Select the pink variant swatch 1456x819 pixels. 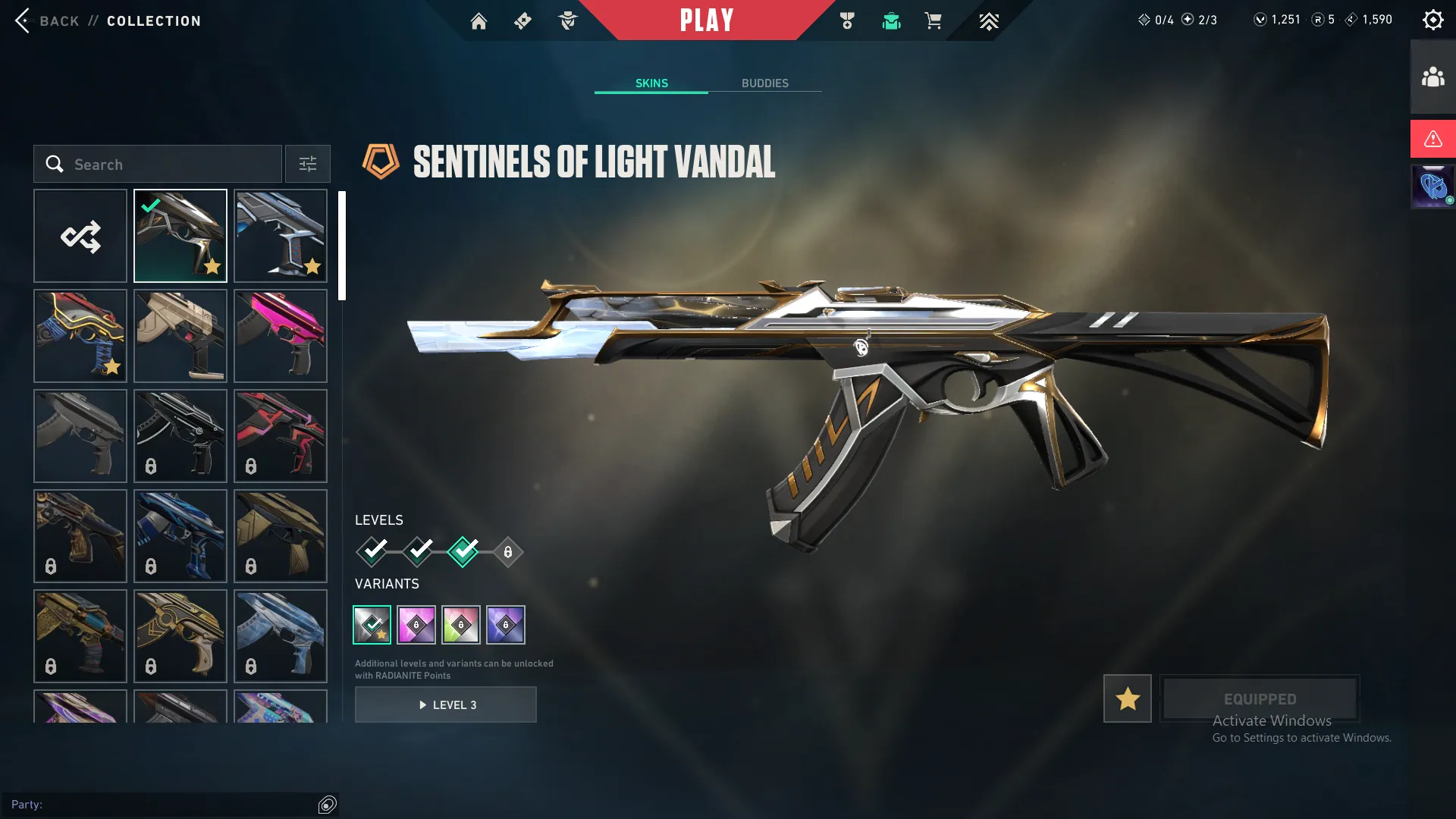[x=416, y=624]
